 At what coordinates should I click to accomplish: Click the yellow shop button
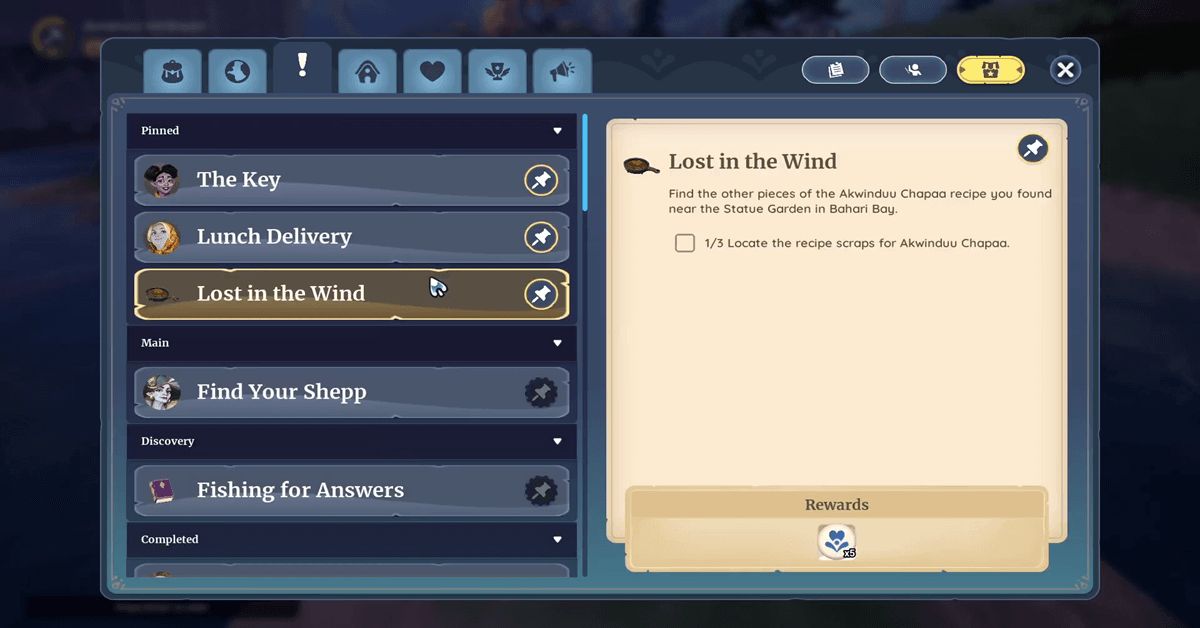(990, 70)
